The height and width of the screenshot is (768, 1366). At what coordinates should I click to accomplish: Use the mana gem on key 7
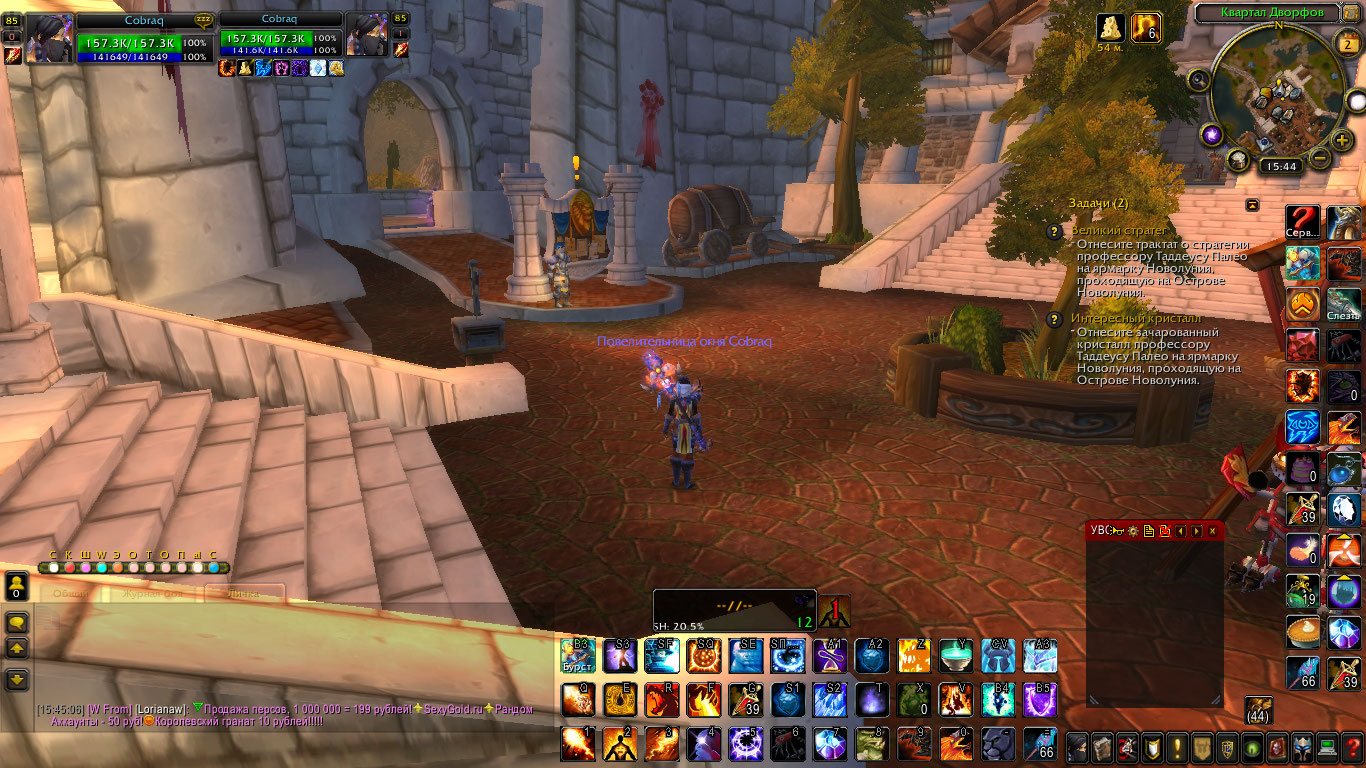pos(829,743)
